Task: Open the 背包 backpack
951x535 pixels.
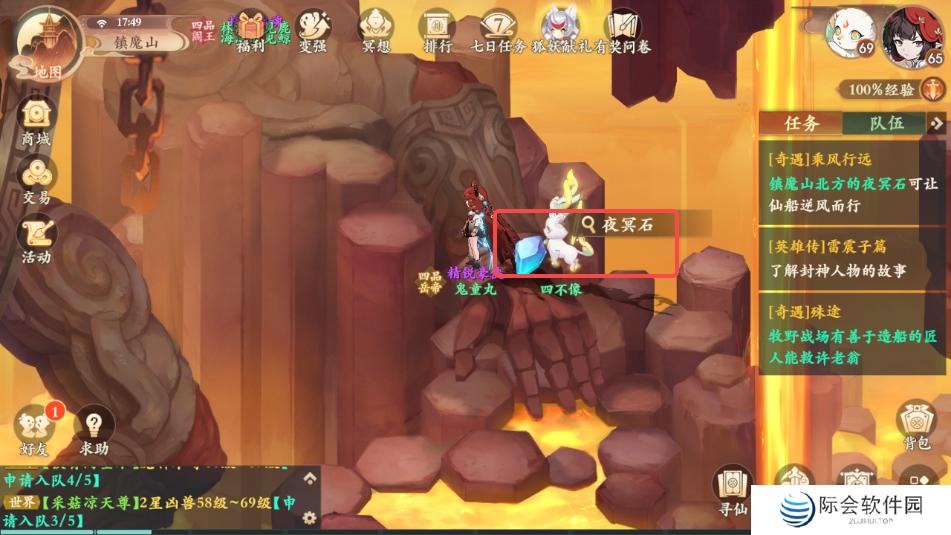Action: coord(915,425)
